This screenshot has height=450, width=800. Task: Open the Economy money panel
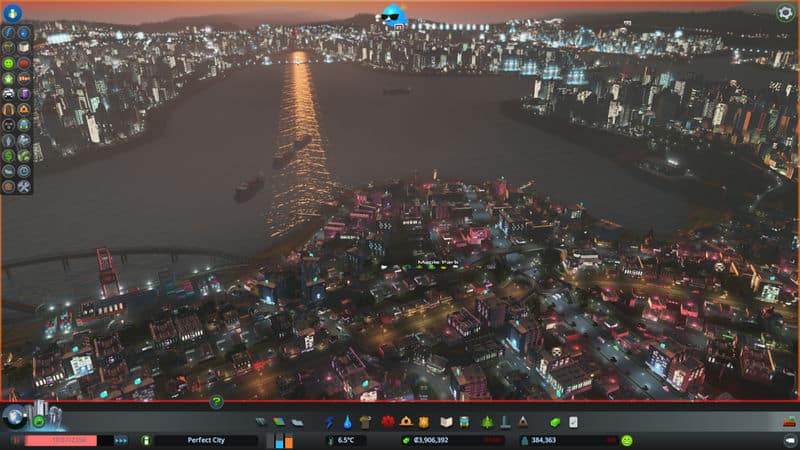(x=557, y=422)
